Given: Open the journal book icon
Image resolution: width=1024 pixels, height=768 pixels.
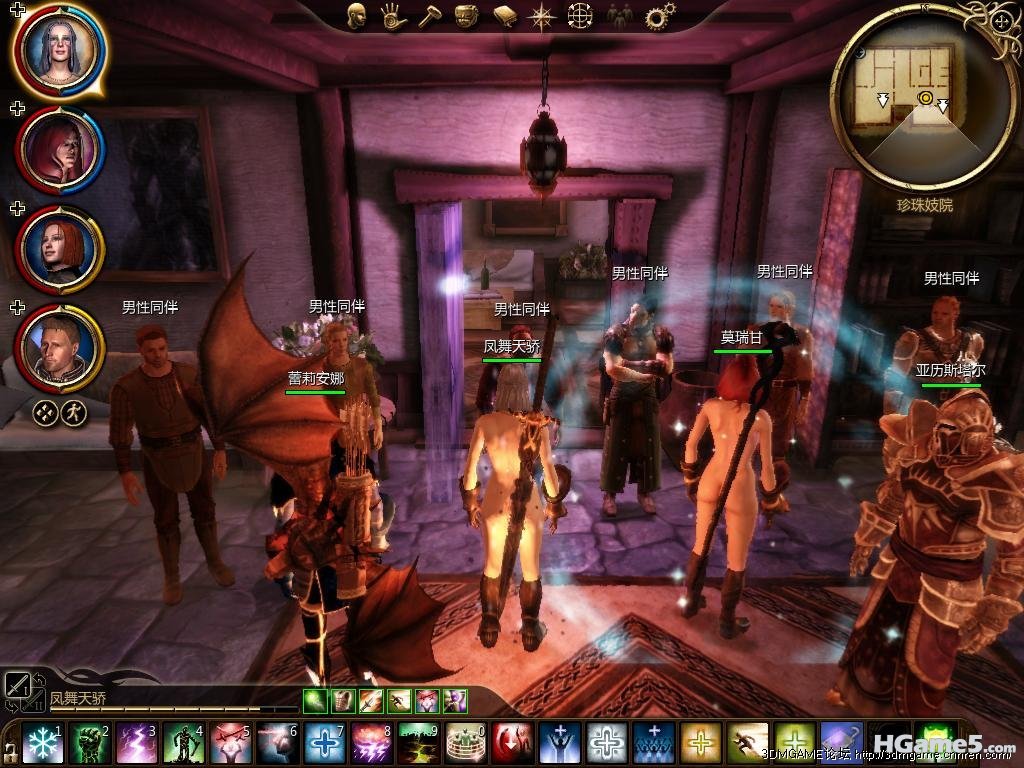Looking at the screenshot, I should coord(504,16).
